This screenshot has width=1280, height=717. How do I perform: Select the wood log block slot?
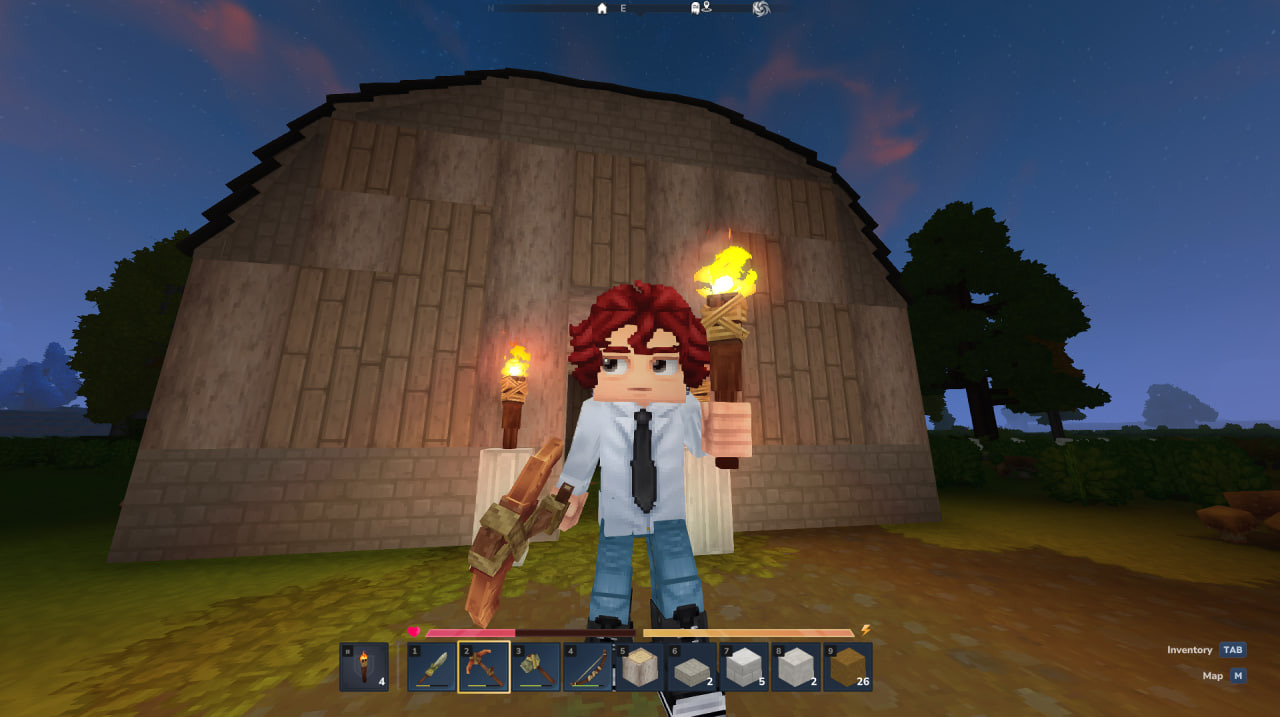click(640, 667)
